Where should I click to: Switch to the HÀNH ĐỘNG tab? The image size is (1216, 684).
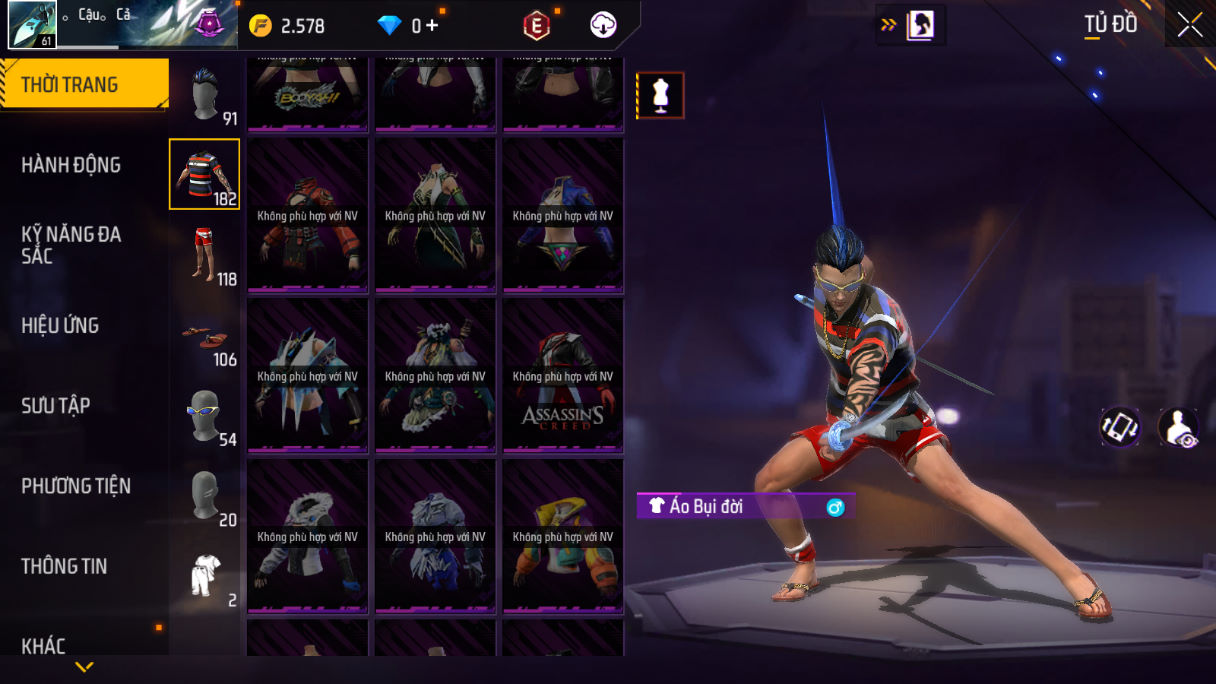[71, 165]
